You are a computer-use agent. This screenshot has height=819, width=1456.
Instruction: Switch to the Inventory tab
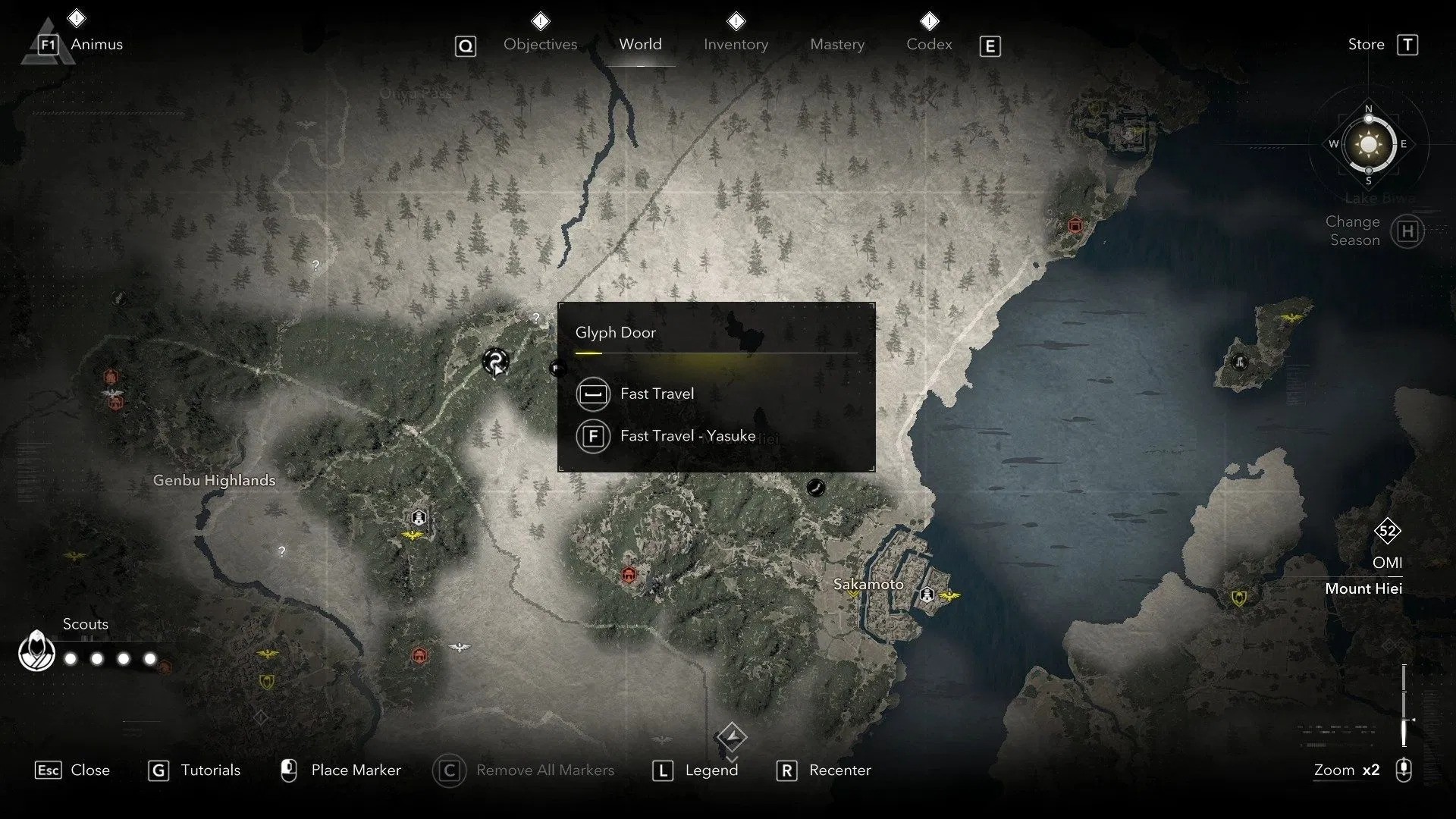pyautogui.click(x=736, y=44)
